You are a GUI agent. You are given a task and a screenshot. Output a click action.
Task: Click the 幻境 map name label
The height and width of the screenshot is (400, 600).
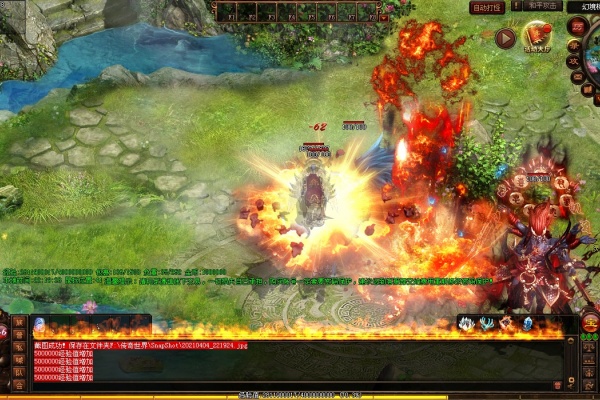[583, 7]
